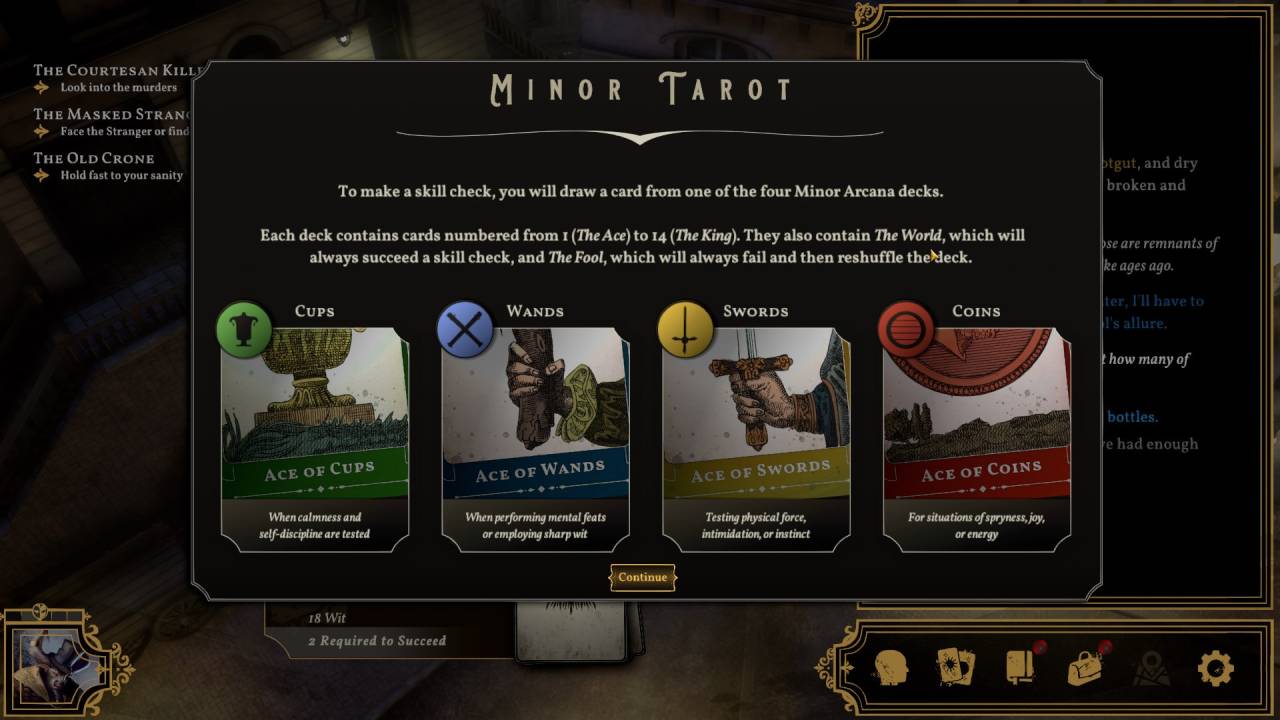Choose the Ace of Wands card
The height and width of the screenshot is (720, 1280).
pos(536,430)
